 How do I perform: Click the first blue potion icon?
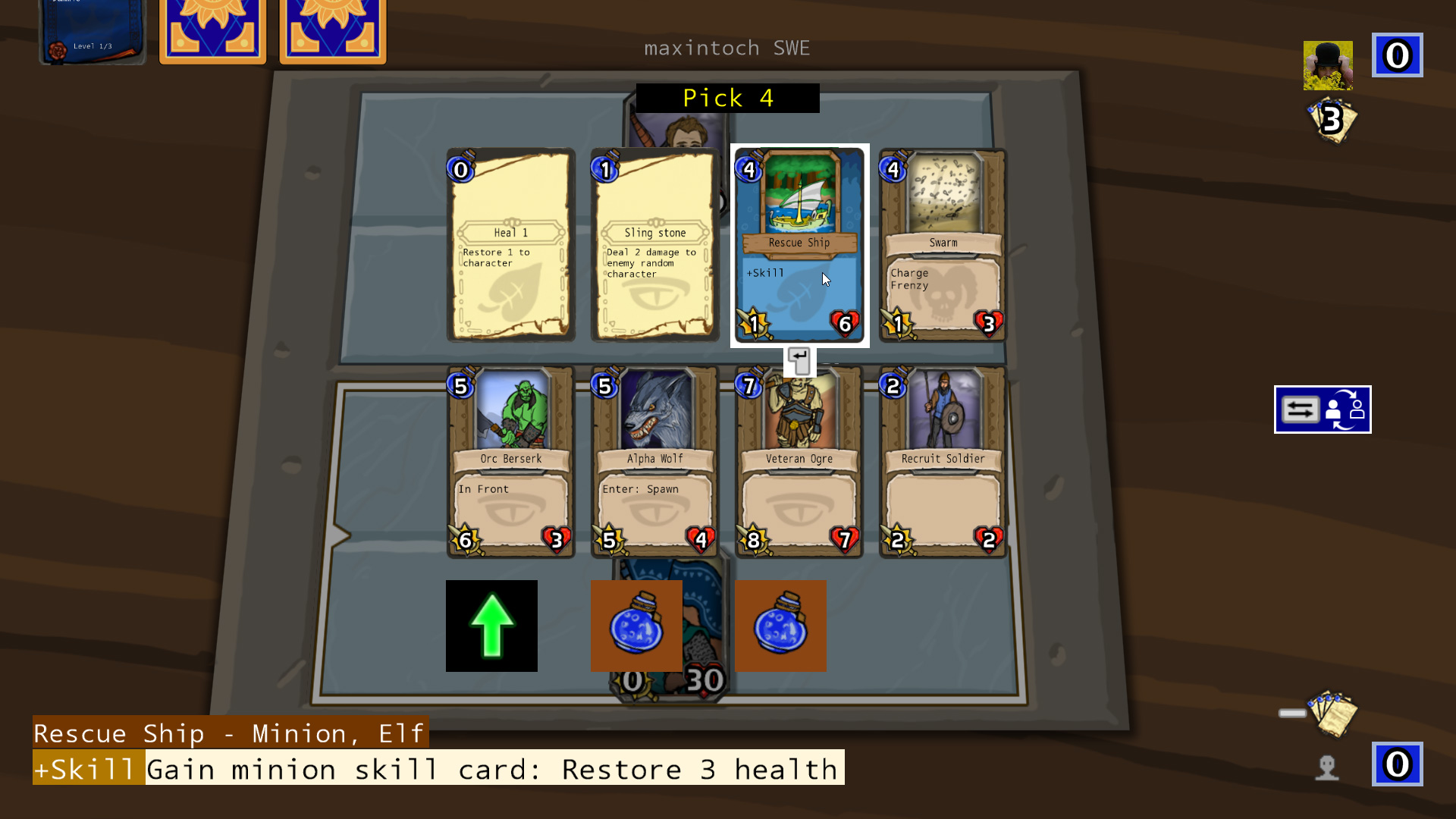pos(635,625)
